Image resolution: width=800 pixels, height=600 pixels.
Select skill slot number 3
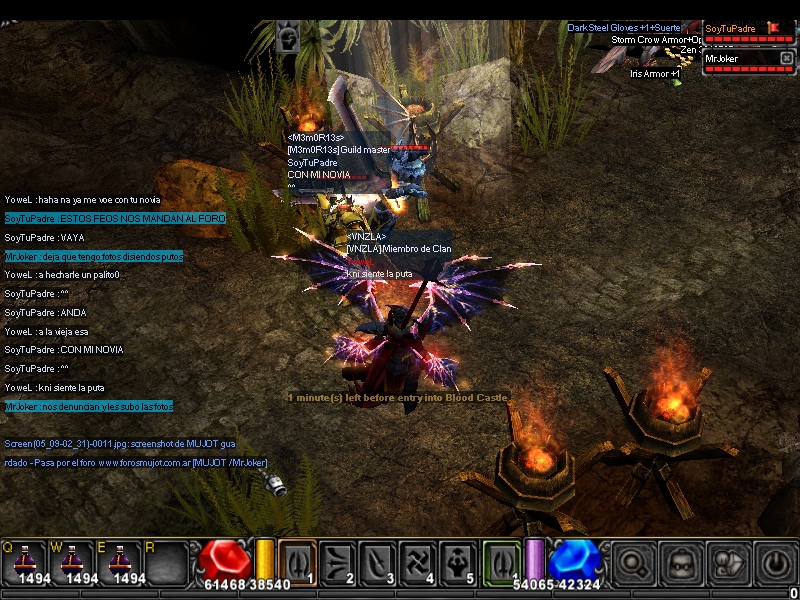[379, 562]
